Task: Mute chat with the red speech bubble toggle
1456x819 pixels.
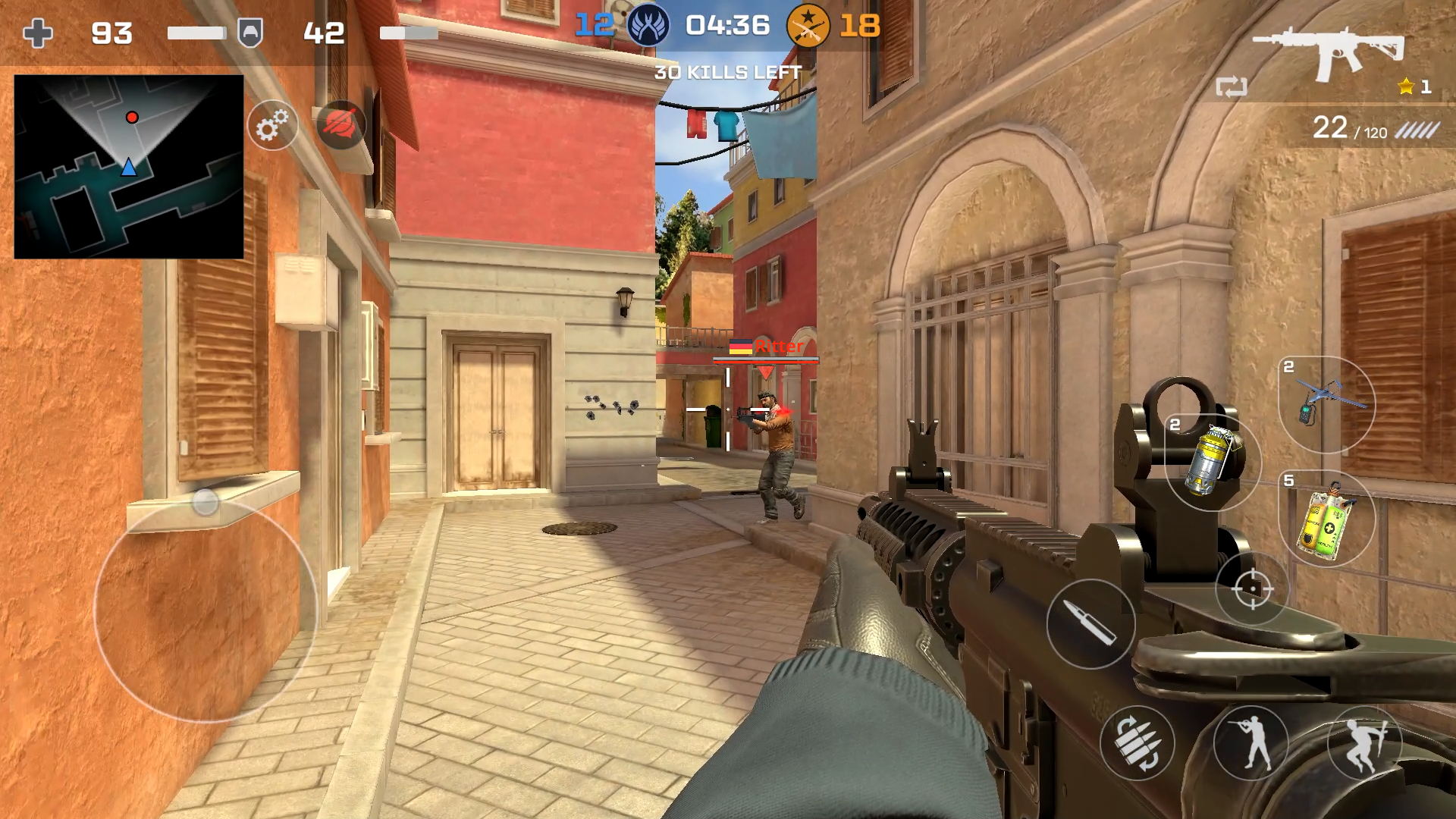Action: click(343, 125)
